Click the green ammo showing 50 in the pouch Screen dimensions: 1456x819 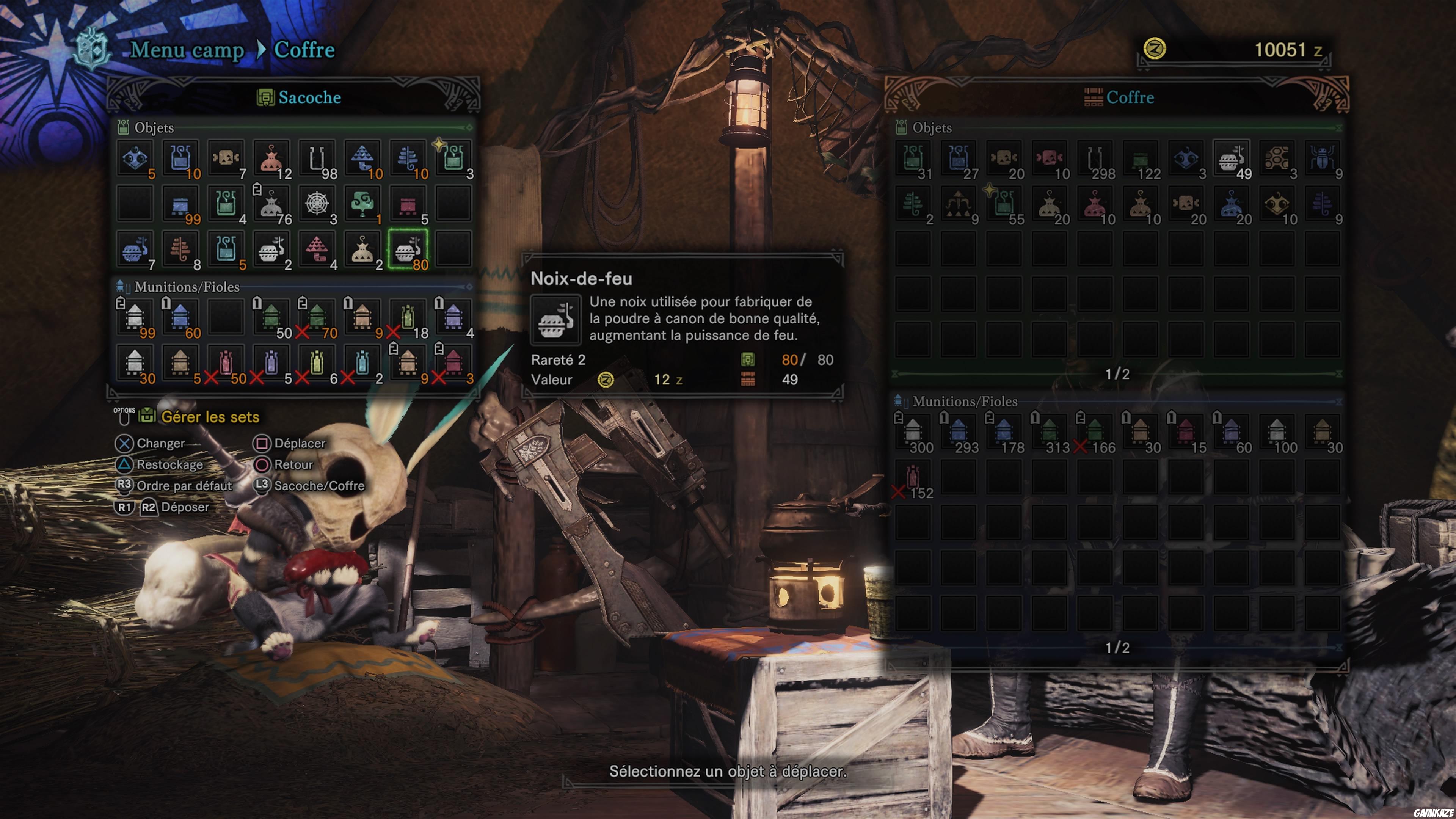tap(272, 317)
